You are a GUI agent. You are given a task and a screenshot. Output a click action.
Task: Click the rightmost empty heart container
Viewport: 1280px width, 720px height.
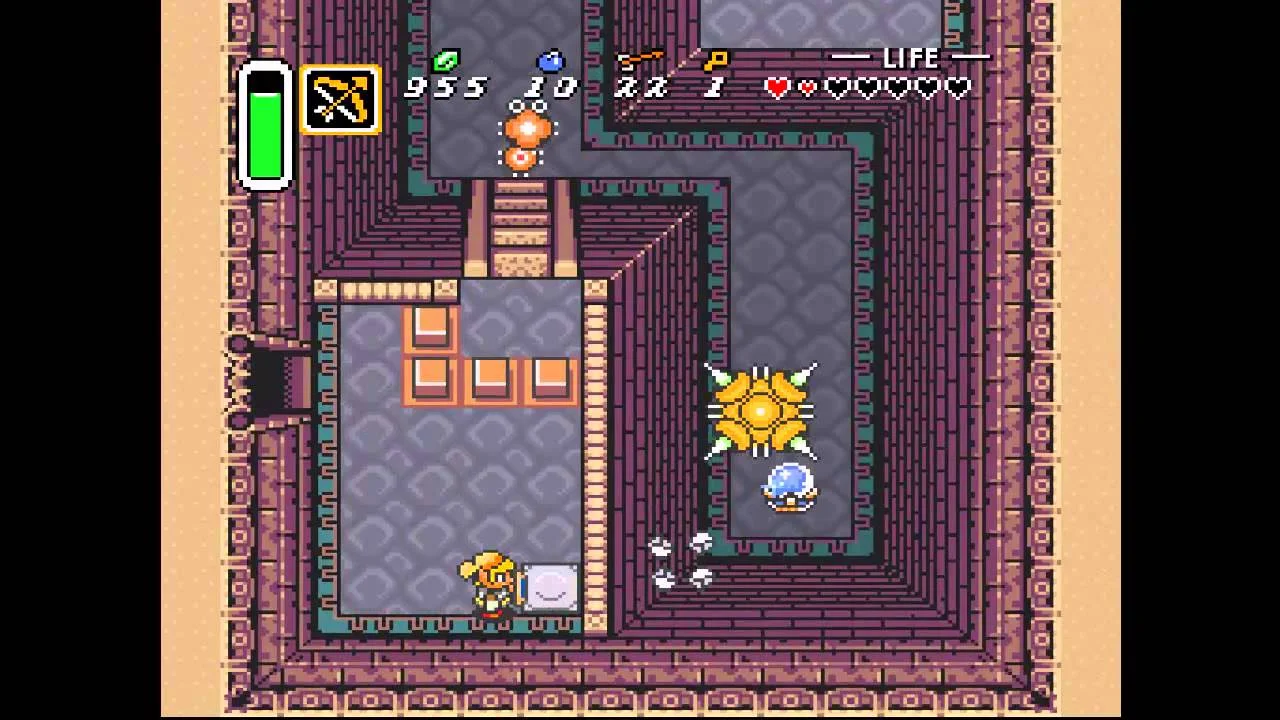[958, 88]
